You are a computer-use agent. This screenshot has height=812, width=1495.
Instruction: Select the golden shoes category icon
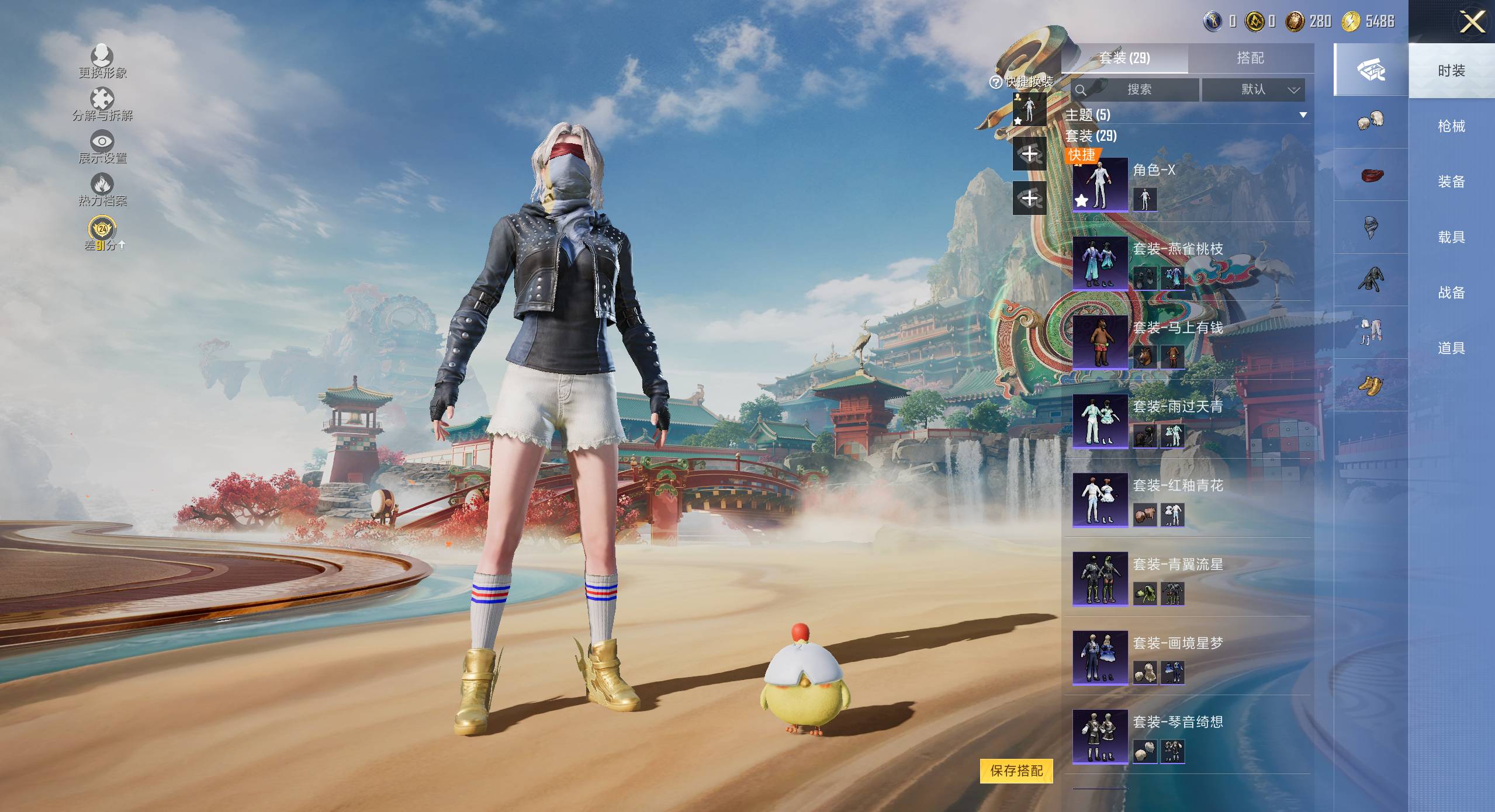pyautogui.click(x=1371, y=386)
